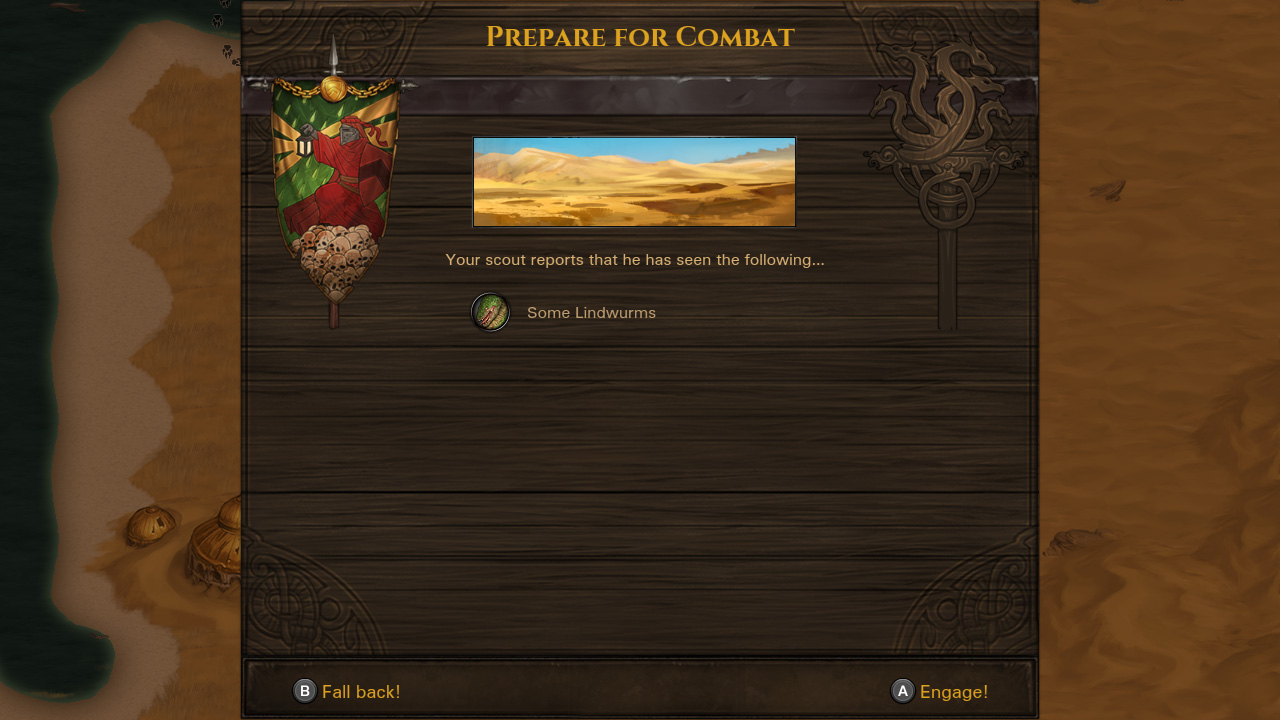This screenshot has width=1280, height=720.
Task: Click the scout report message text
Action: [635, 259]
